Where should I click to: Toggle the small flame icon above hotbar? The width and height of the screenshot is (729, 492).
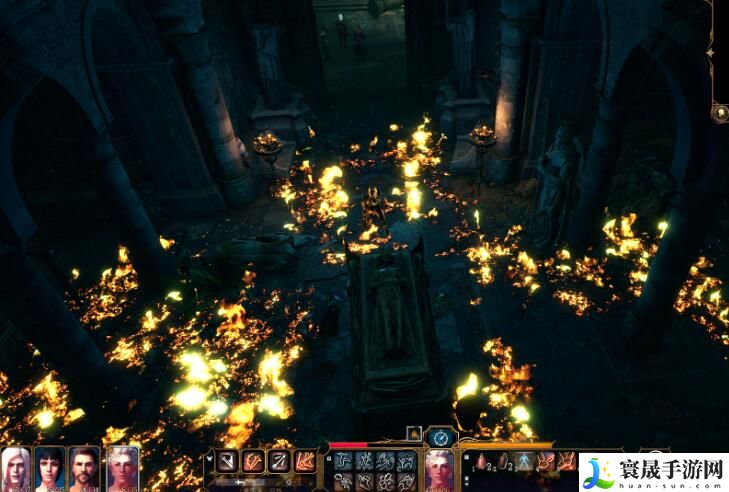(x=414, y=433)
